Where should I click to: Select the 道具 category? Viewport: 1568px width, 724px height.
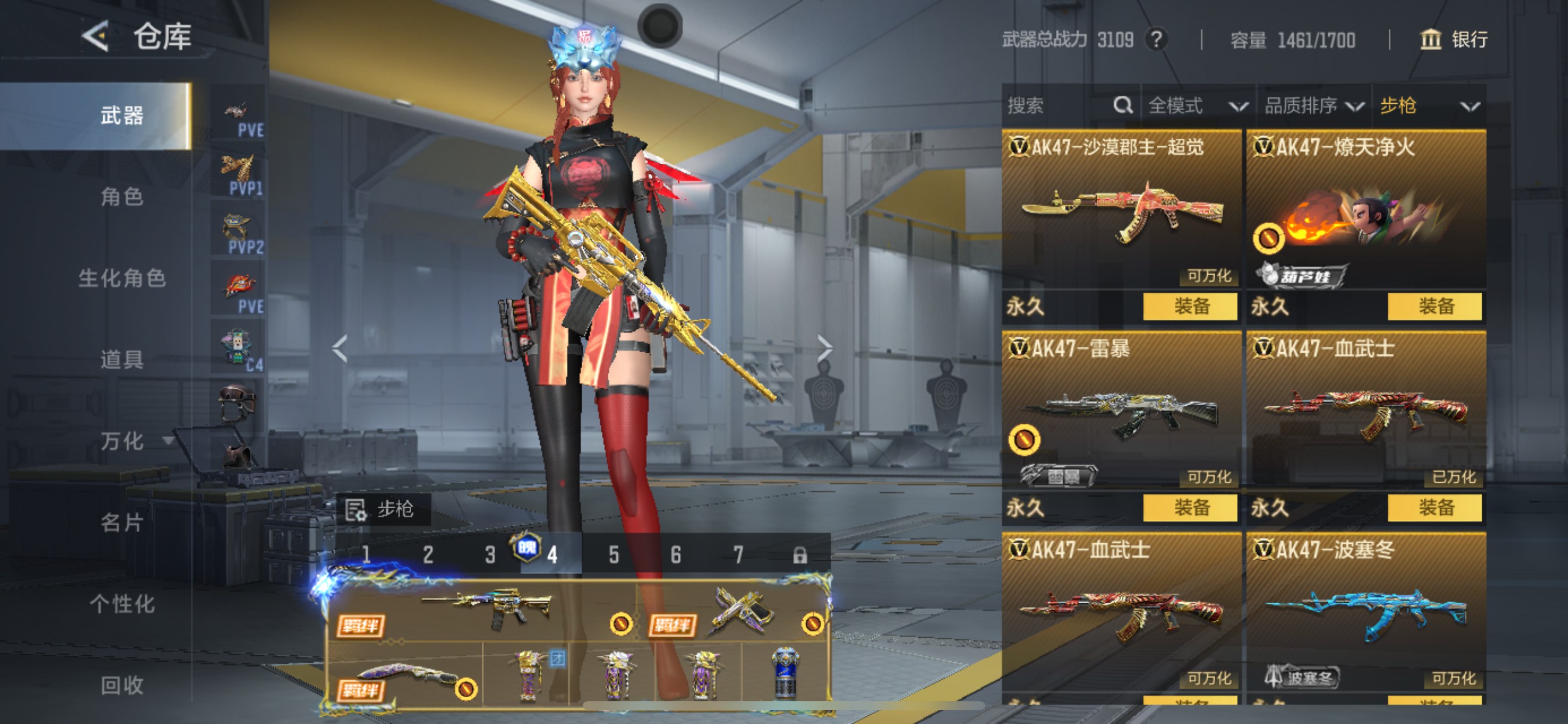click(122, 360)
